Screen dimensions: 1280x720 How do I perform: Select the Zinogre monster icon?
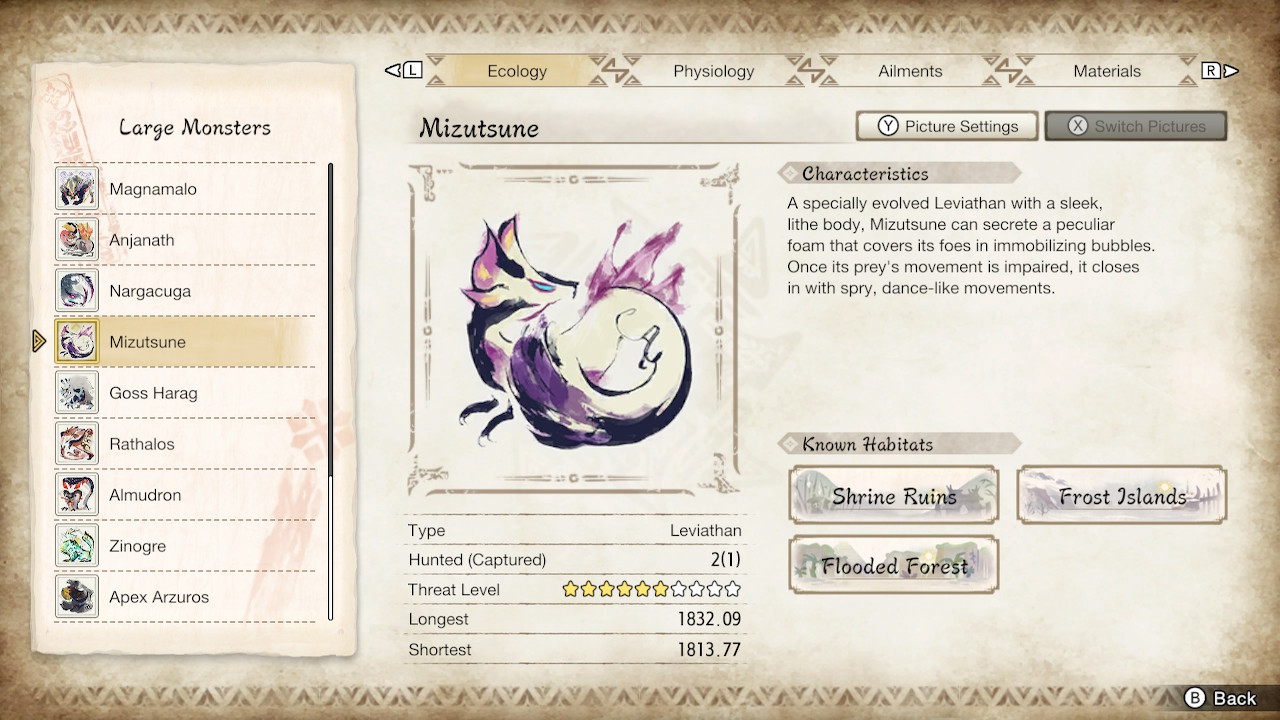pyautogui.click(x=77, y=545)
